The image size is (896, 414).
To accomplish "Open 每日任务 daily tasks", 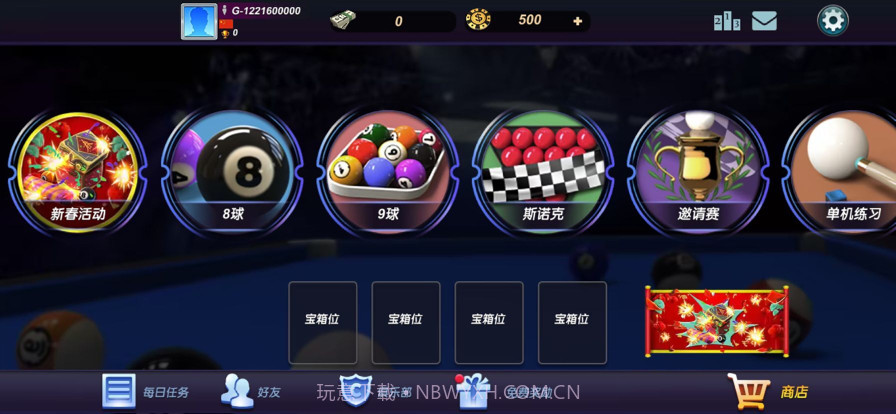I will click(146, 392).
